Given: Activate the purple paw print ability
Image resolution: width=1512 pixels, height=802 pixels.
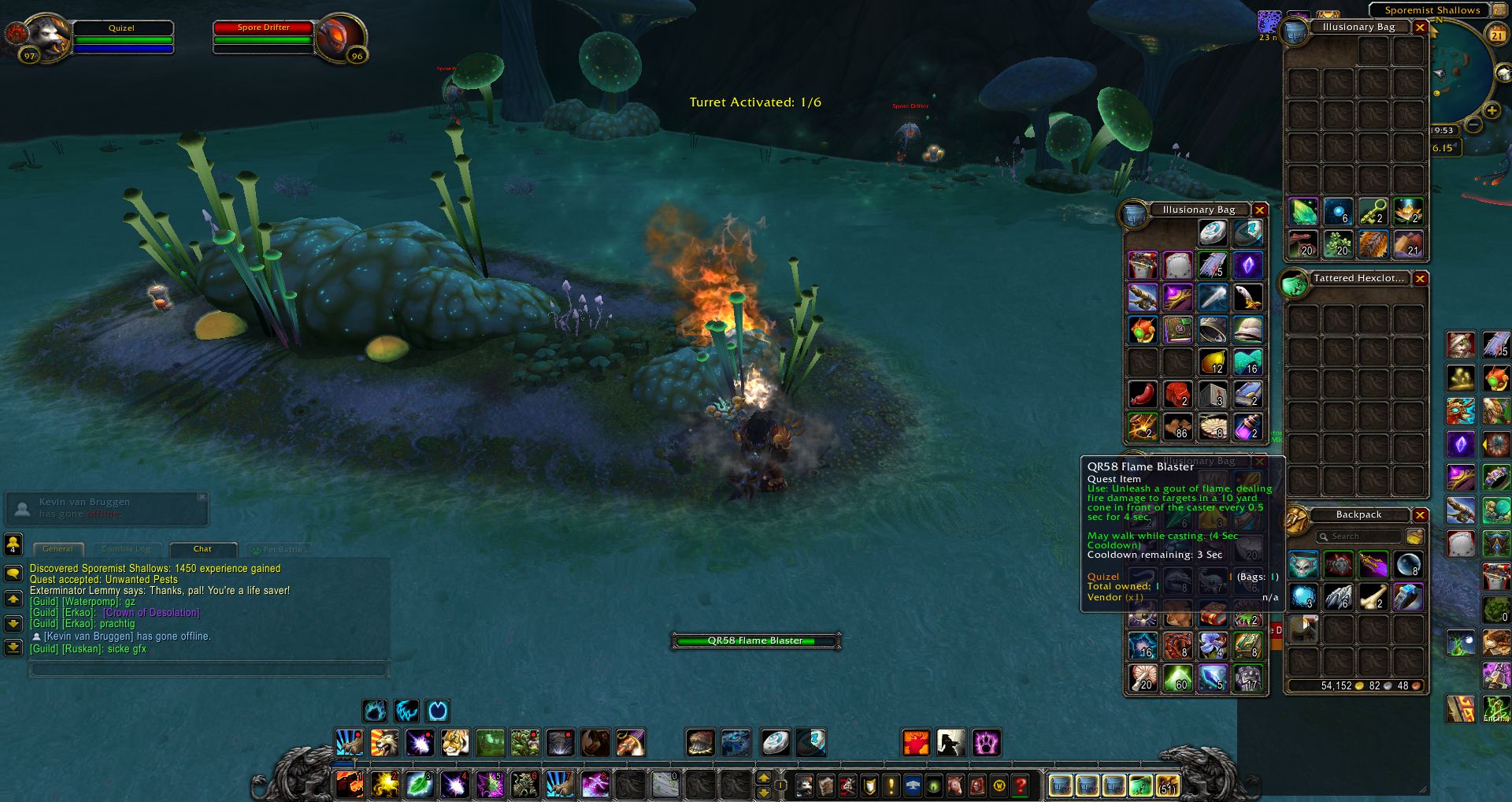Looking at the screenshot, I should pyautogui.click(x=985, y=742).
